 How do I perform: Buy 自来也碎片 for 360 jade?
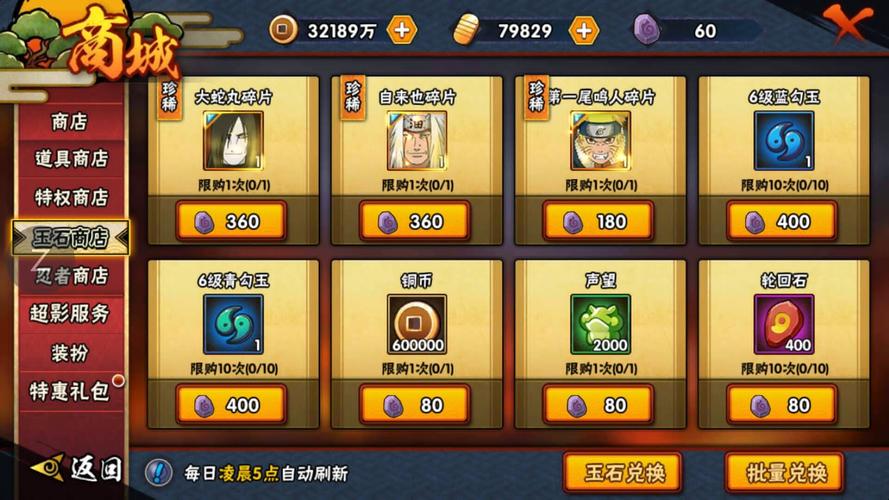415,222
